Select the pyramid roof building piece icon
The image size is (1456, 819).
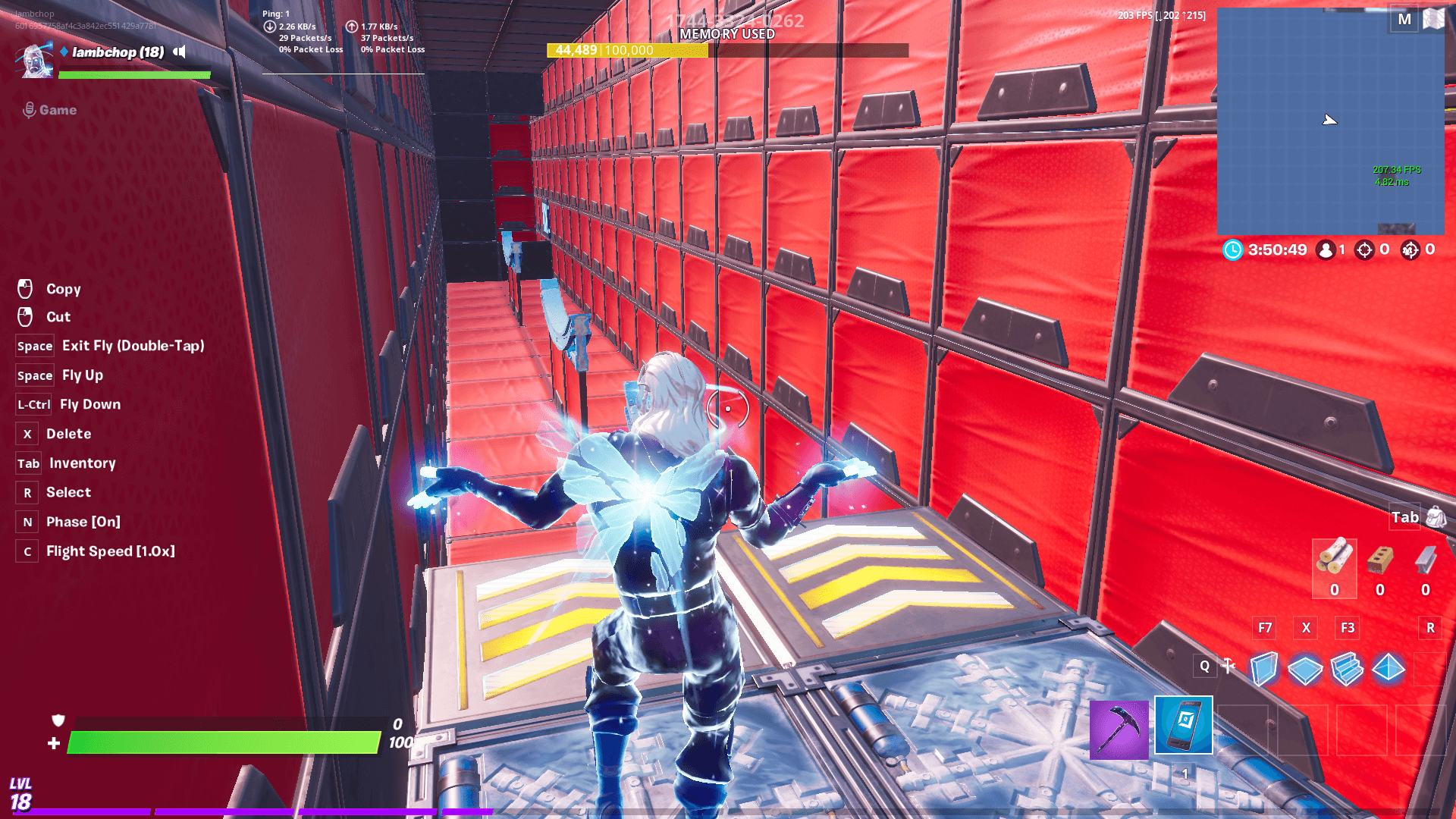coord(1388,666)
